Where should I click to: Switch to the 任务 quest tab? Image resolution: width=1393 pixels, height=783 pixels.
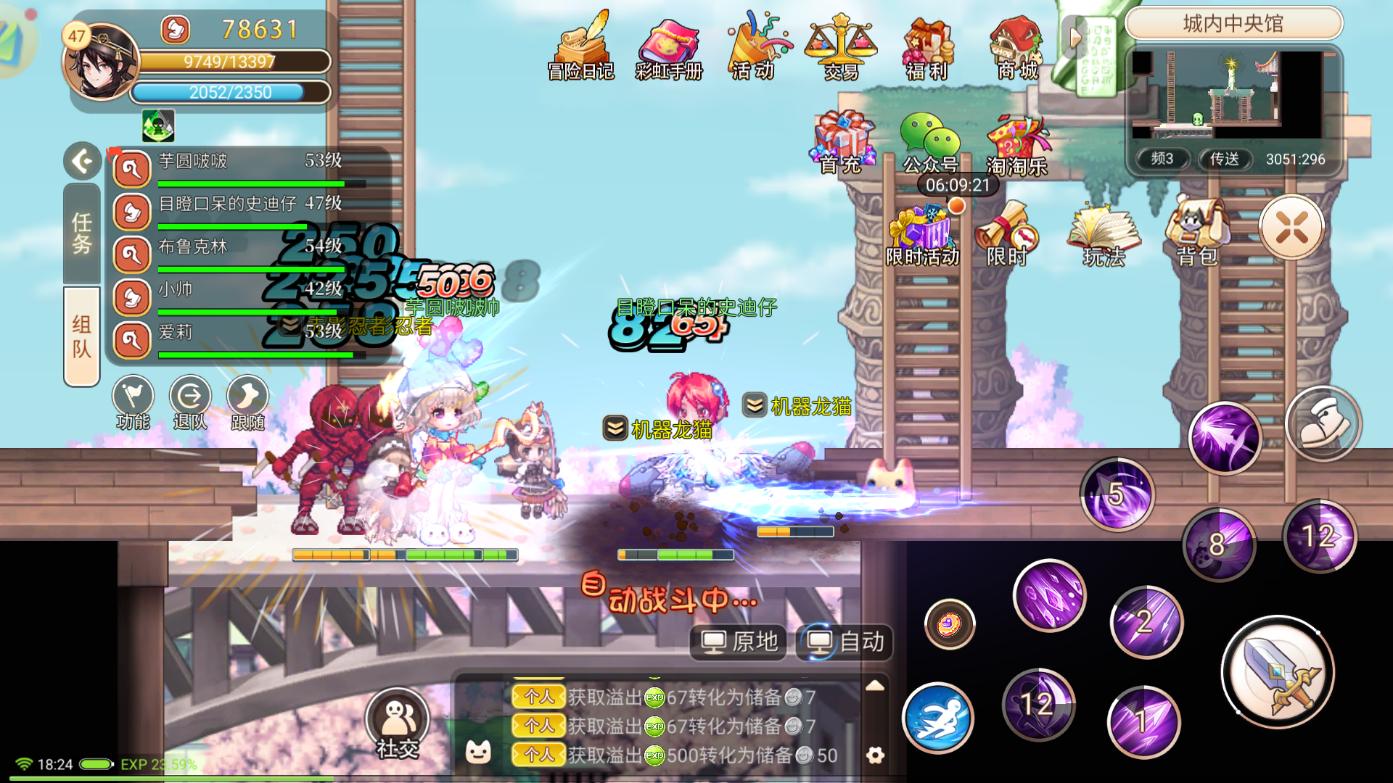point(81,232)
